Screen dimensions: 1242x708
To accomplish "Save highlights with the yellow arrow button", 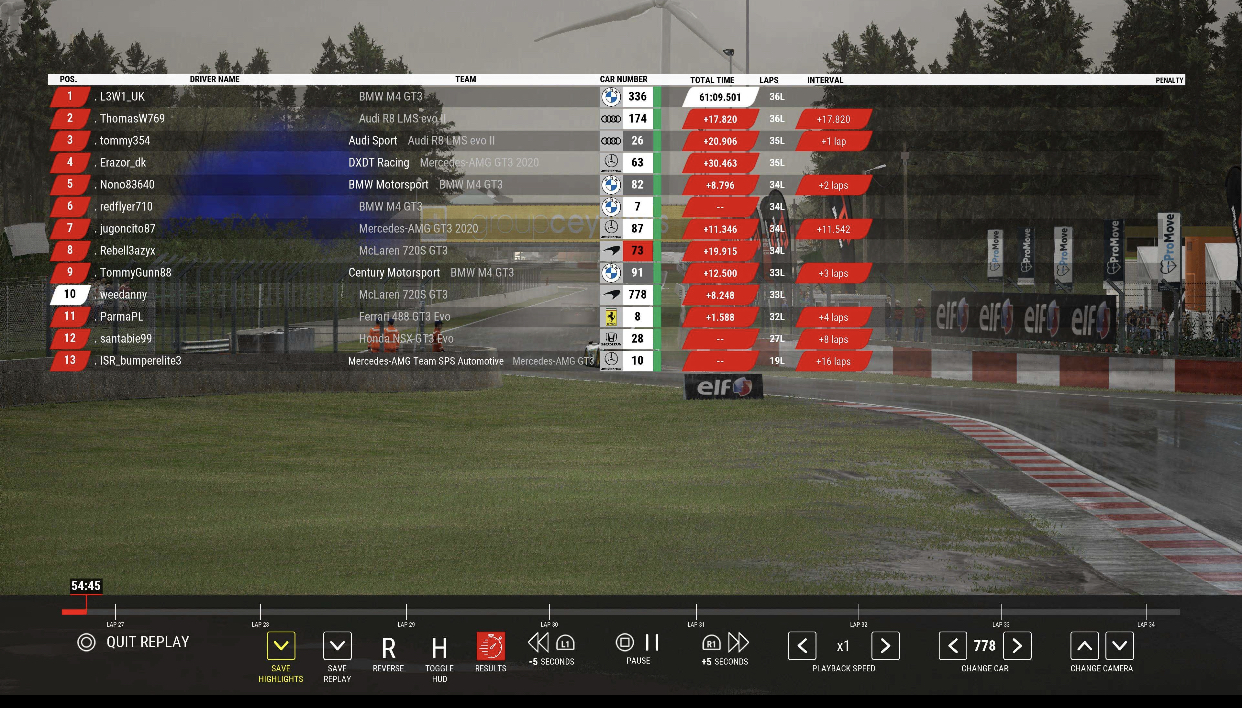I will 281,646.
